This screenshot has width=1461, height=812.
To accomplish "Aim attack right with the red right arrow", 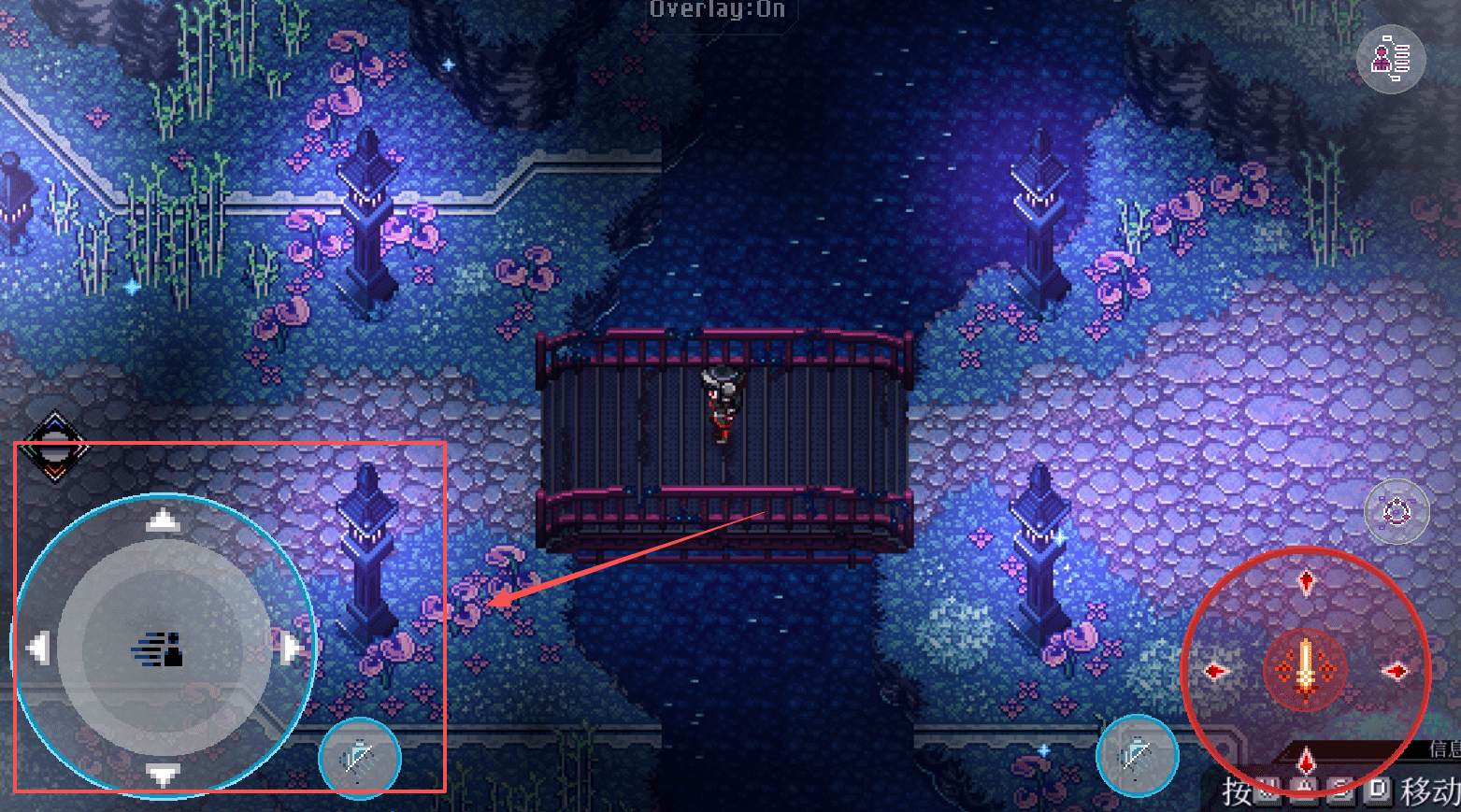I will click(1395, 671).
